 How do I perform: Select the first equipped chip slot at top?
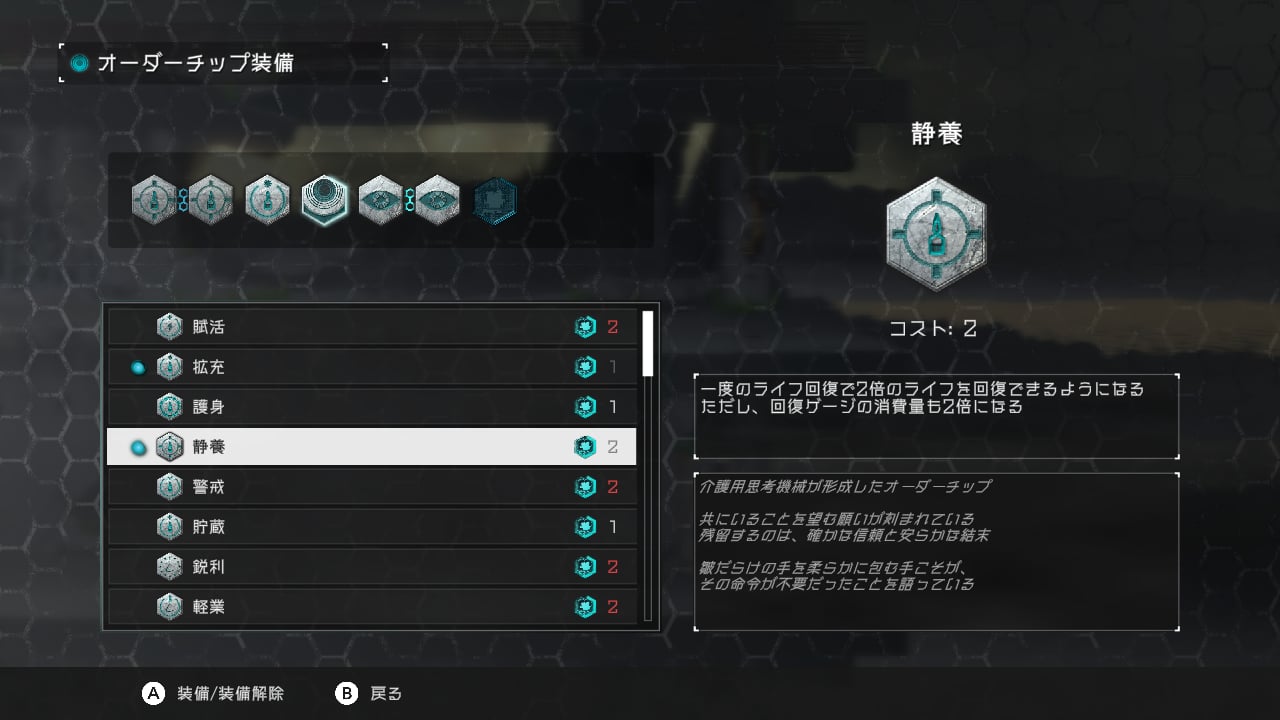coord(155,200)
